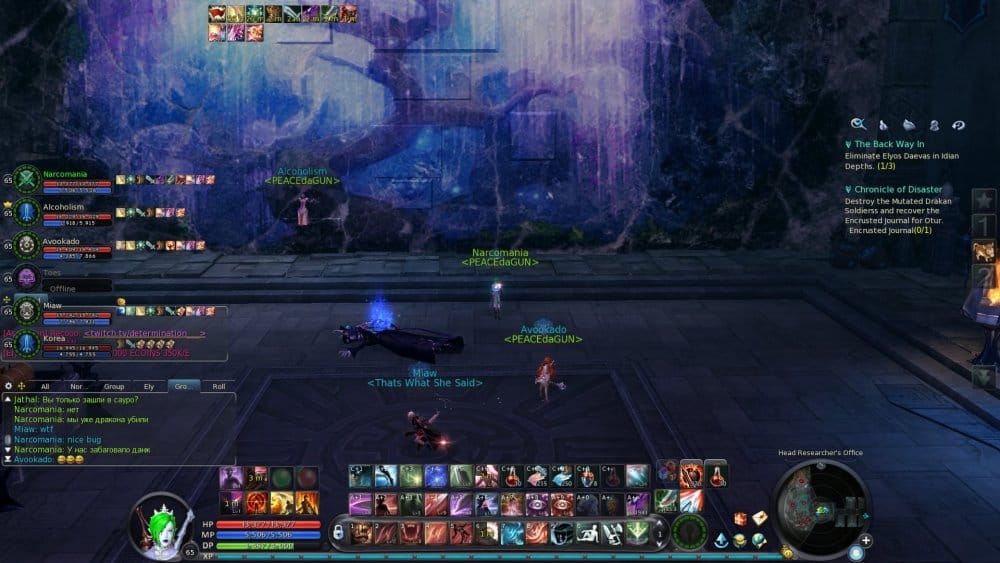The width and height of the screenshot is (1000, 563).
Task: Click the green-haired character portrait
Action: [x=161, y=521]
